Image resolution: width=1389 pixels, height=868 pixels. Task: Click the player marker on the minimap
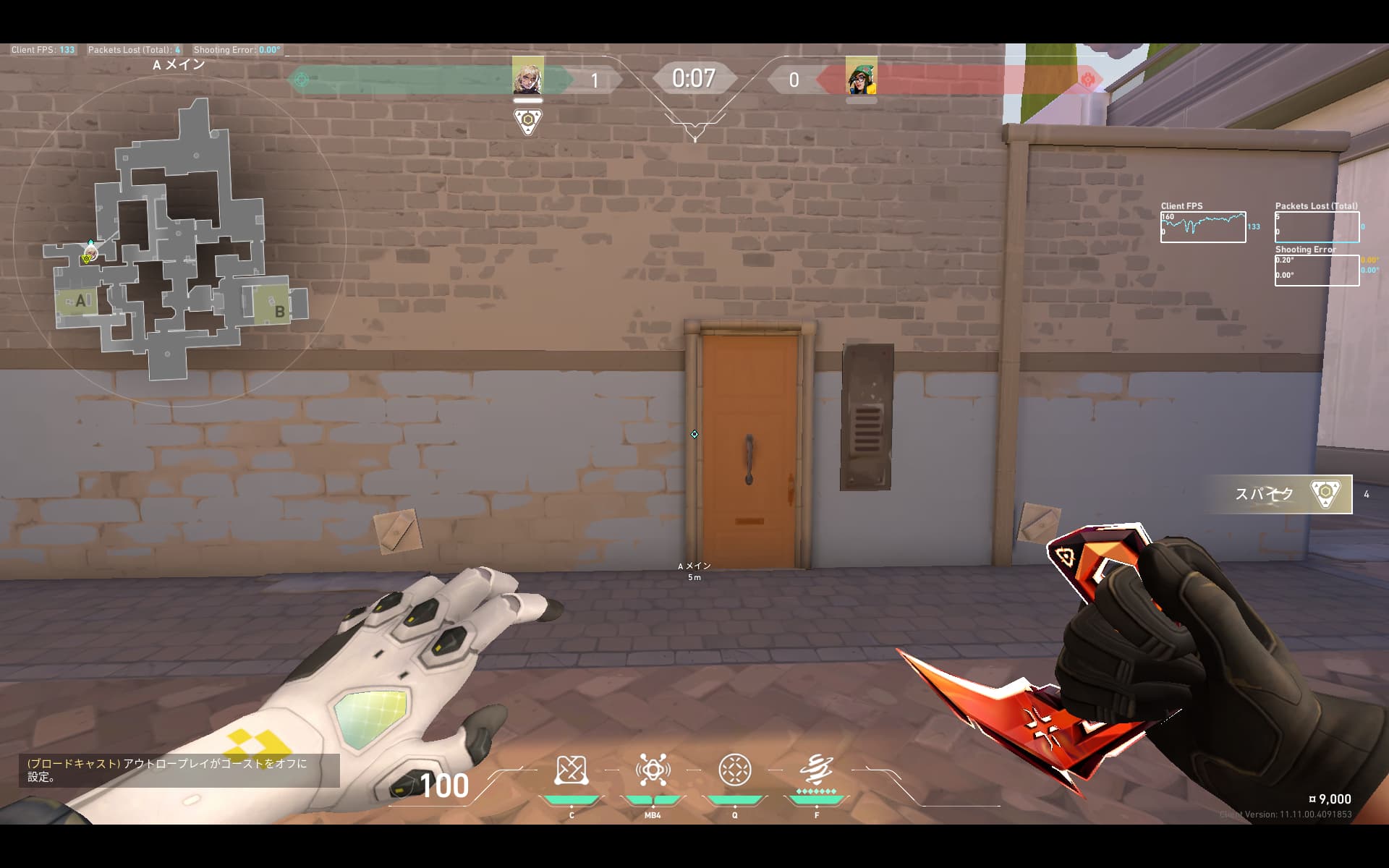89,255
